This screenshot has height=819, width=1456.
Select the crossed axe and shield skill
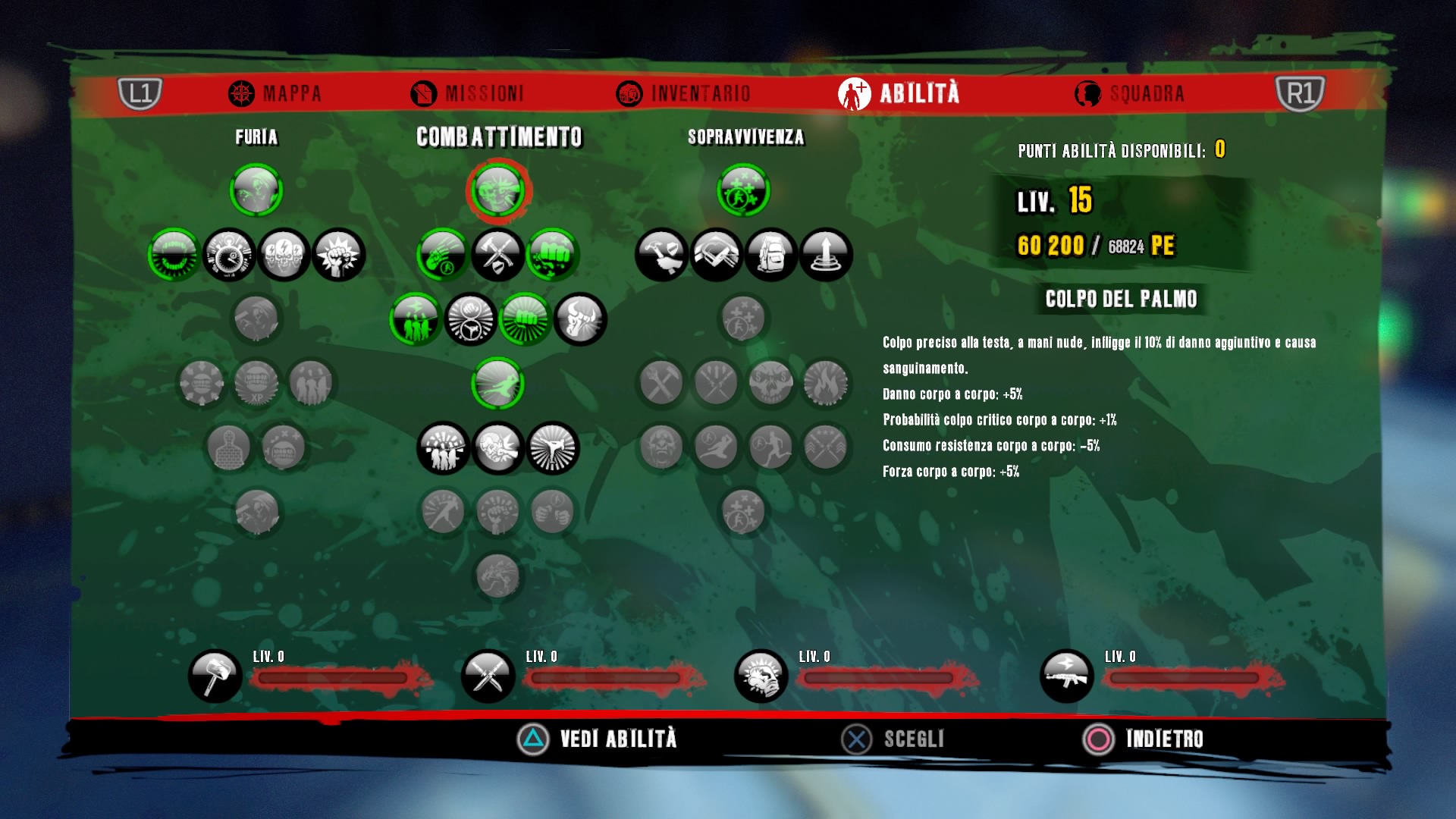coord(497,255)
